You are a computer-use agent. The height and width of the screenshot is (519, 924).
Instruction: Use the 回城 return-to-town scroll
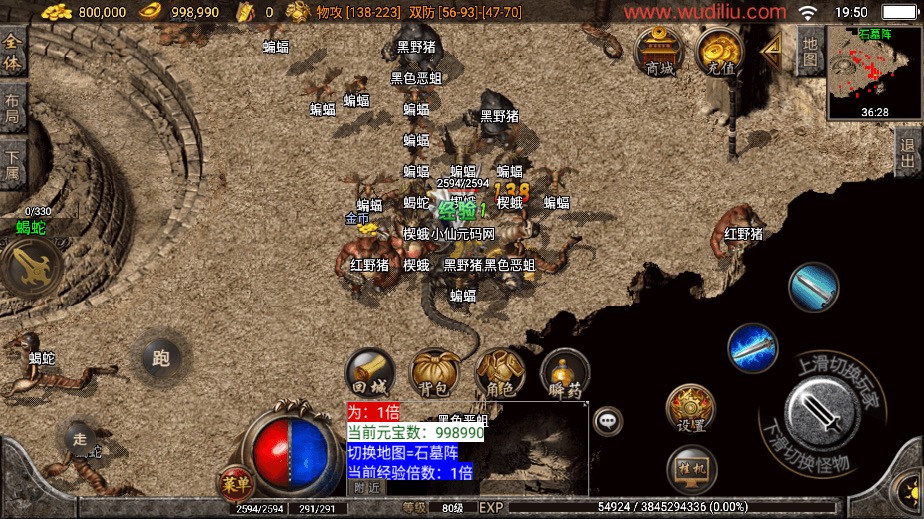[x=369, y=374]
